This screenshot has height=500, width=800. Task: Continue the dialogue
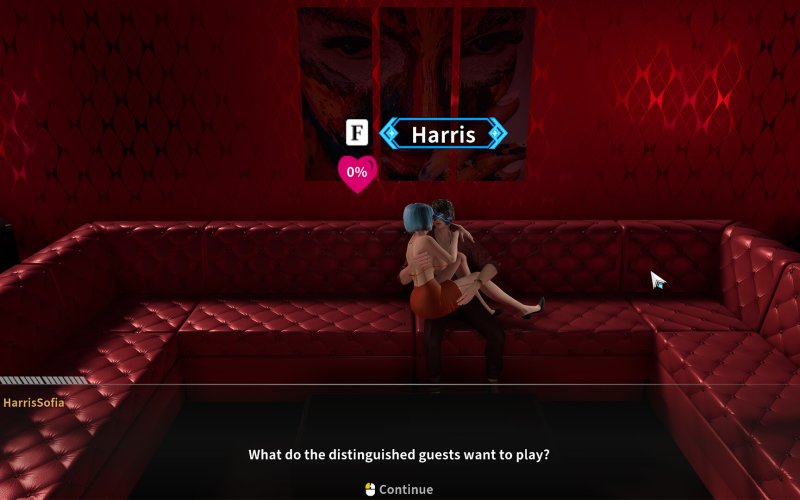[x=399, y=489]
